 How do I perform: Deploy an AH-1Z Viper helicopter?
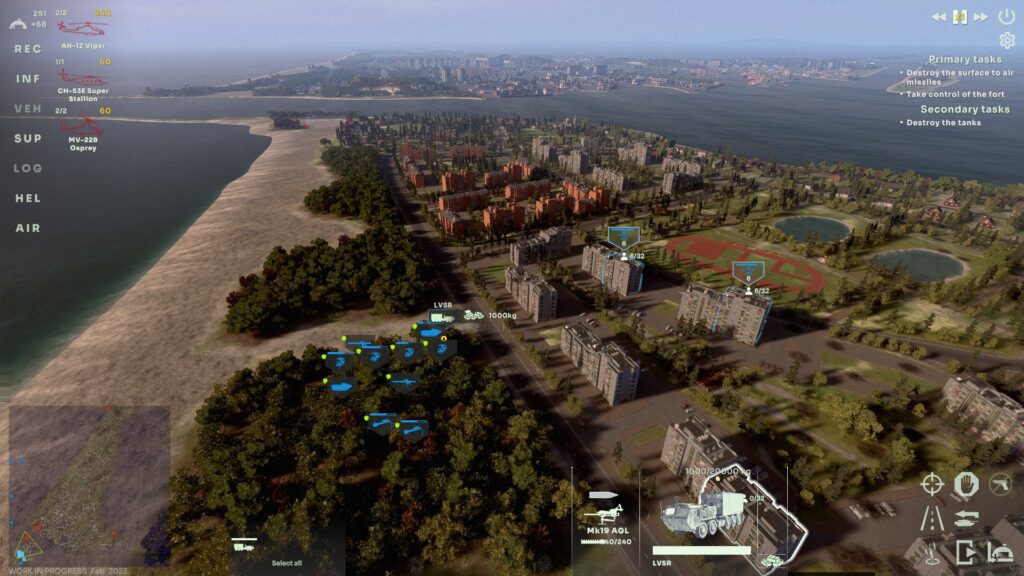coord(82,30)
